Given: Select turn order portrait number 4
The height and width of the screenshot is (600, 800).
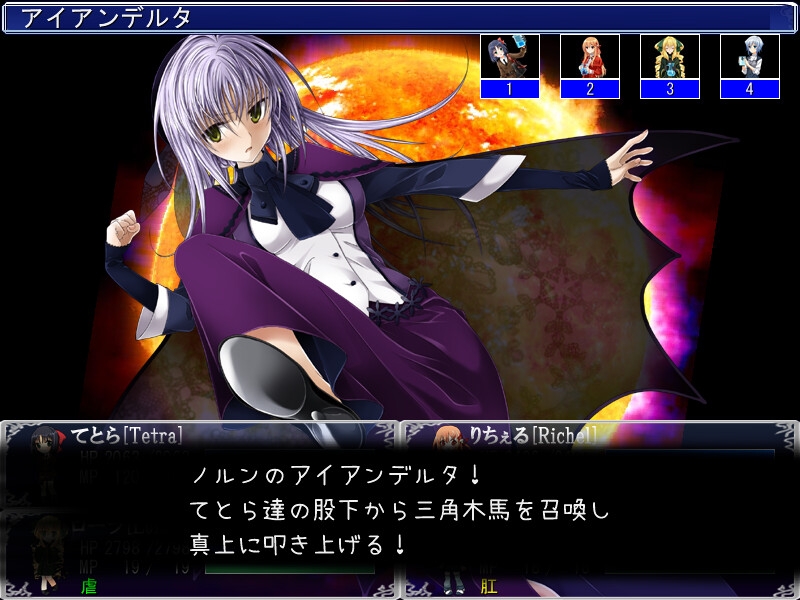Looking at the screenshot, I should coord(749,66).
